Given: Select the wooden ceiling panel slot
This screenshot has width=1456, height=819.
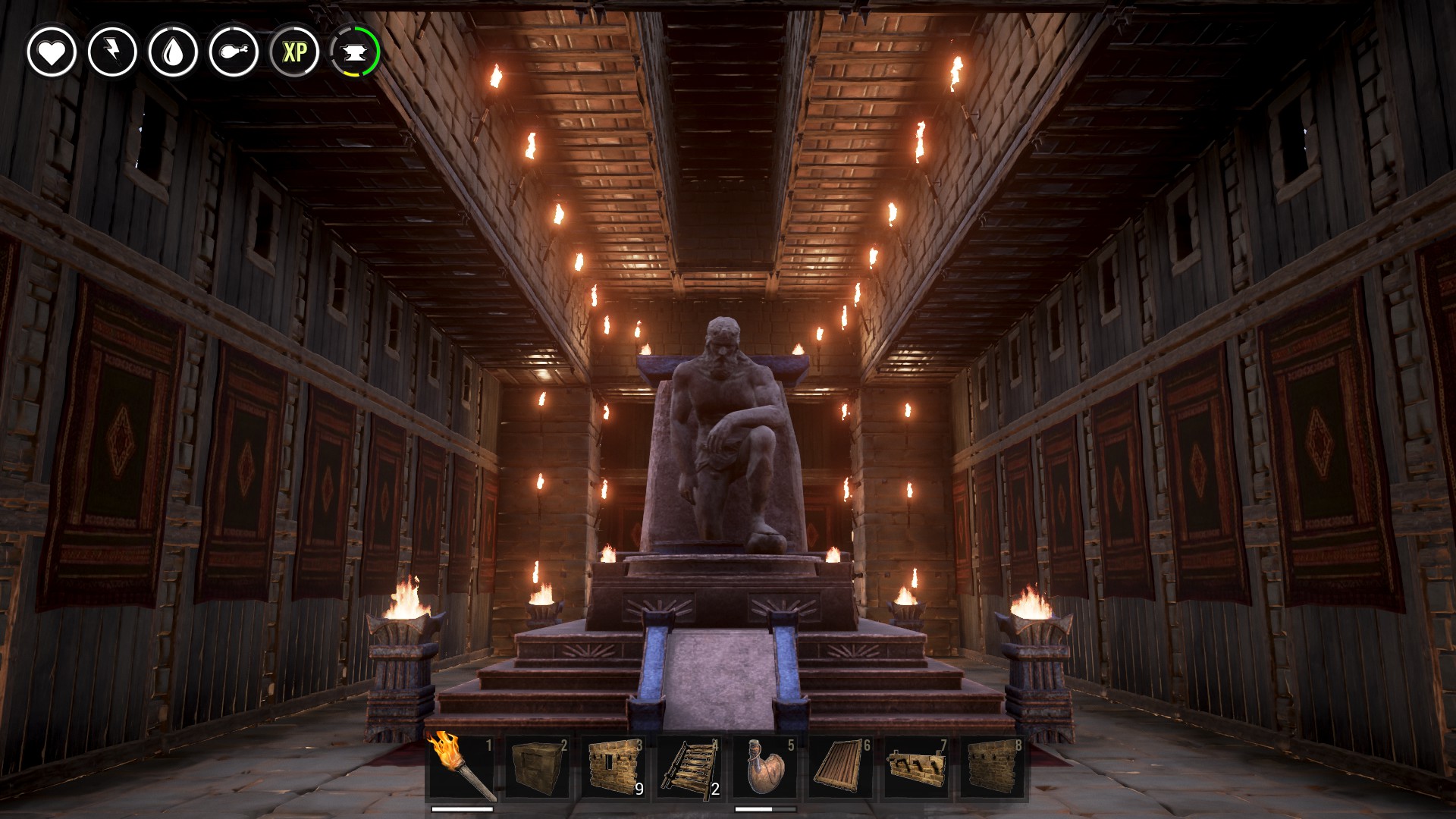Looking at the screenshot, I should (841, 767).
